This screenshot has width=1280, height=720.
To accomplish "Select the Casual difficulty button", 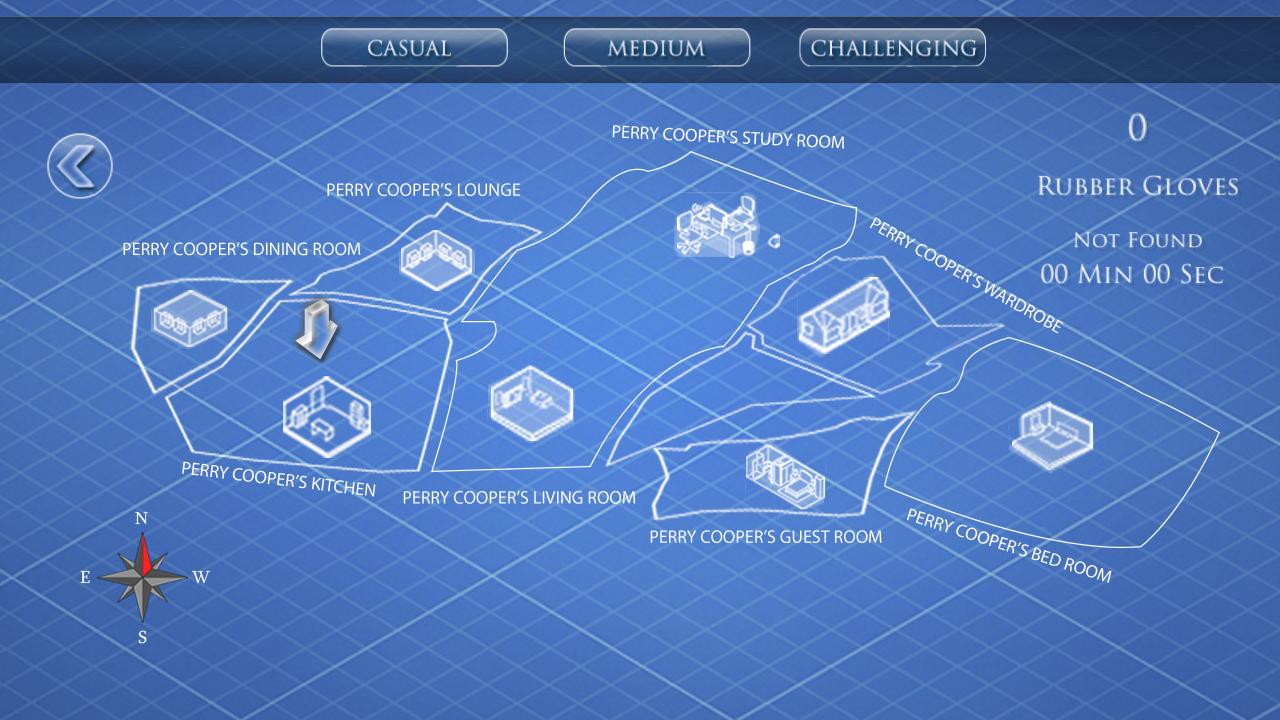I will click(x=414, y=46).
